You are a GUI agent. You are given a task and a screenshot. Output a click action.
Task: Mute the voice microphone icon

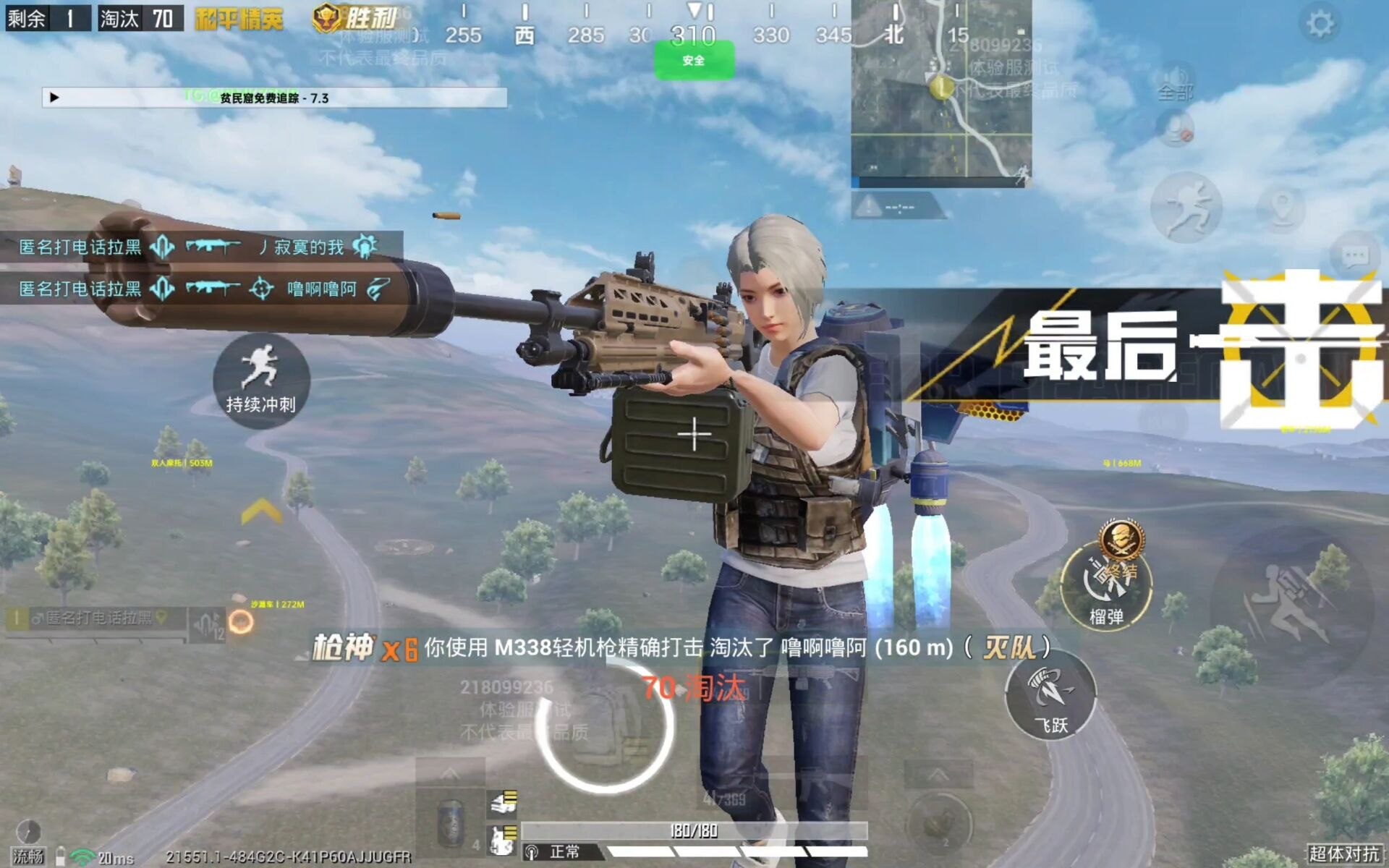[1176, 129]
